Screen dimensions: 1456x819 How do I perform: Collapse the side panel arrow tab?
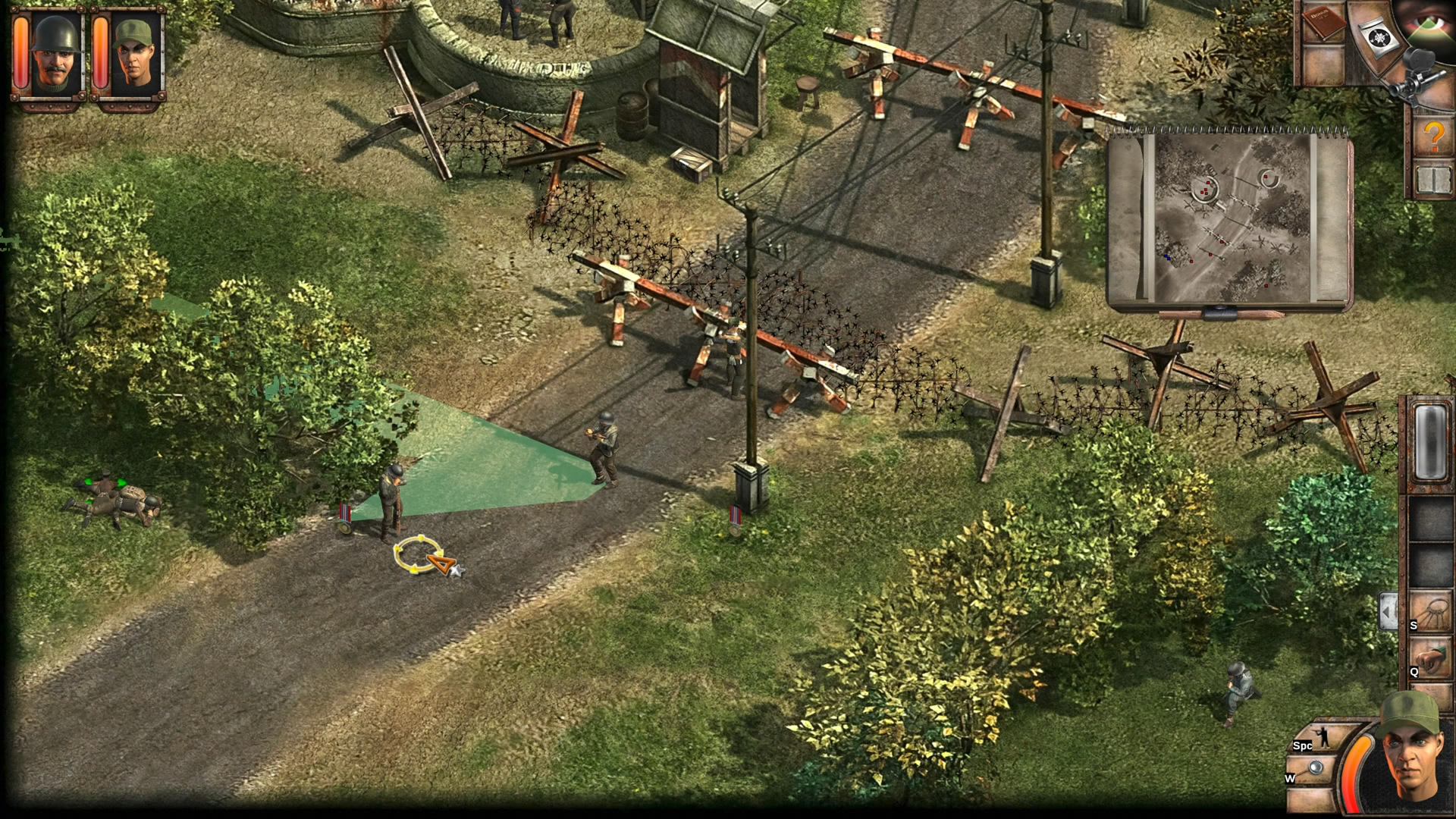click(1388, 610)
